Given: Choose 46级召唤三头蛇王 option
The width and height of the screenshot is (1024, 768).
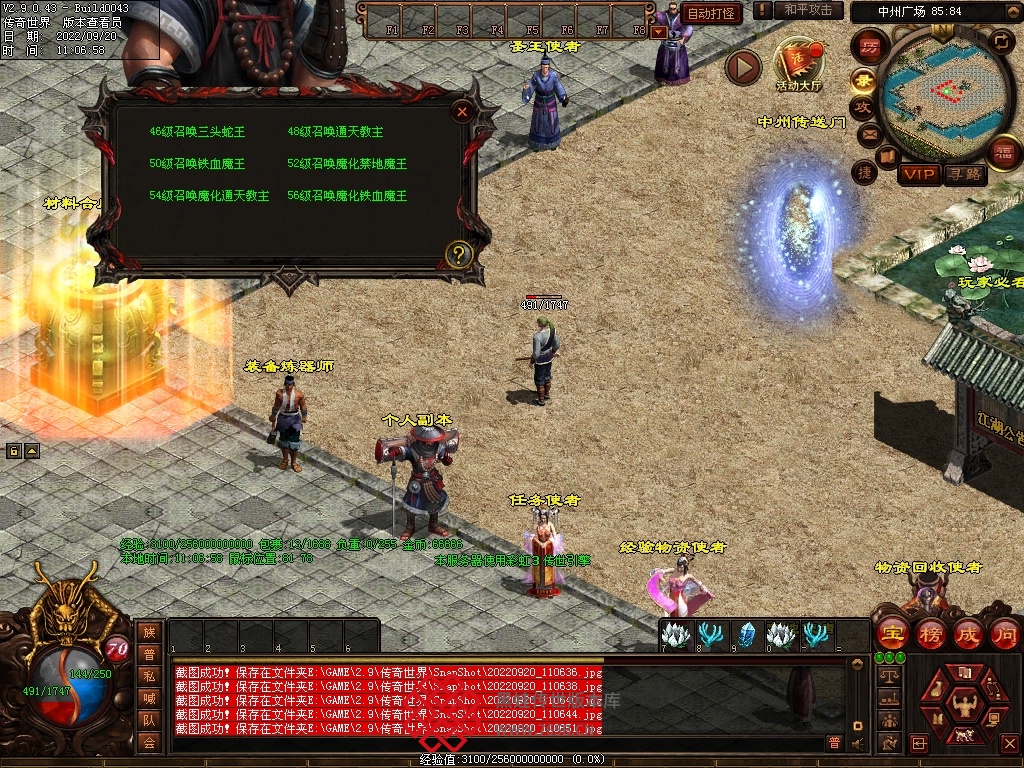Looking at the screenshot, I should point(197,131).
